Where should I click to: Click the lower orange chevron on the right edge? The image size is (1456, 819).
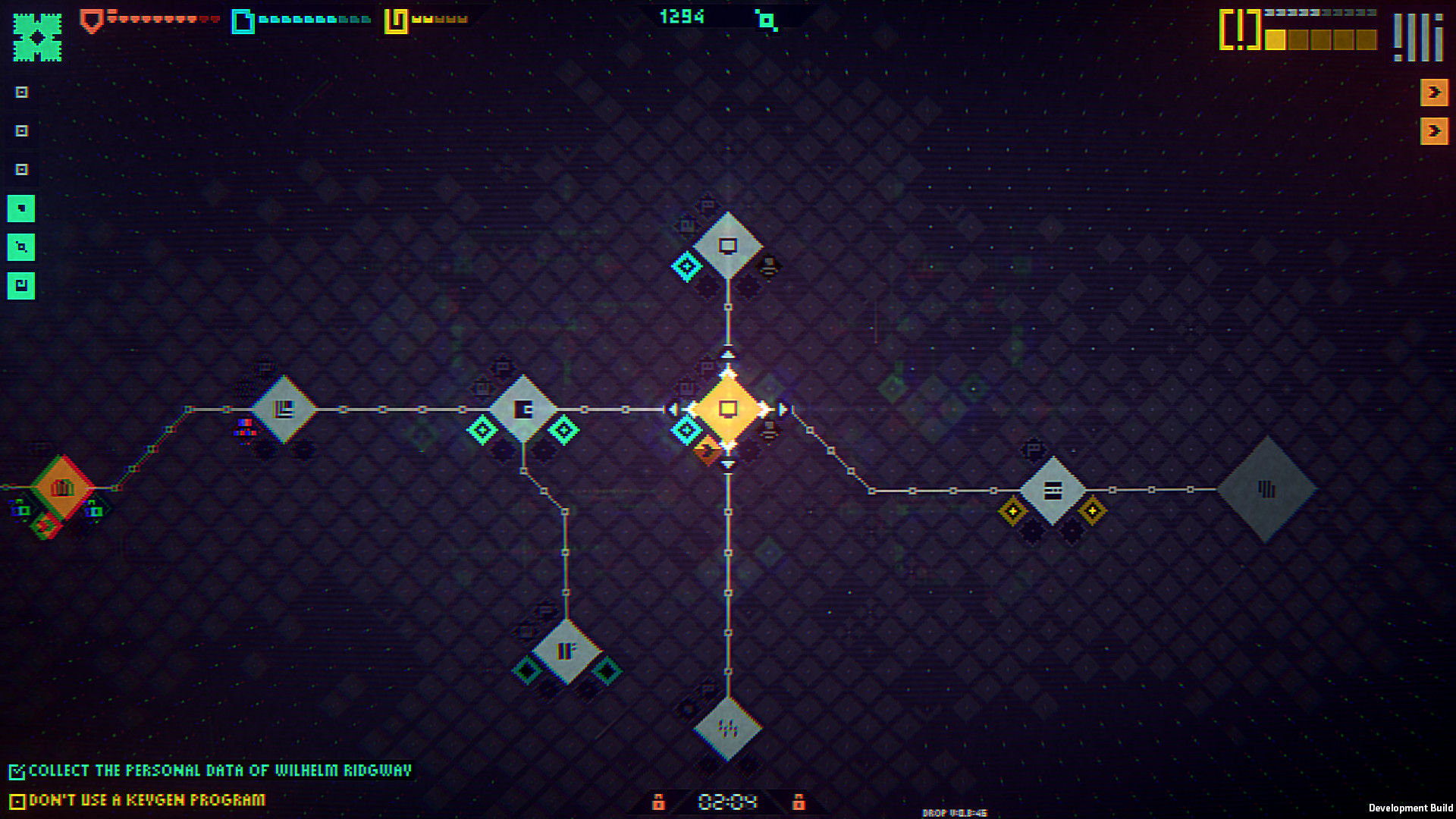(x=1435, y=131)
